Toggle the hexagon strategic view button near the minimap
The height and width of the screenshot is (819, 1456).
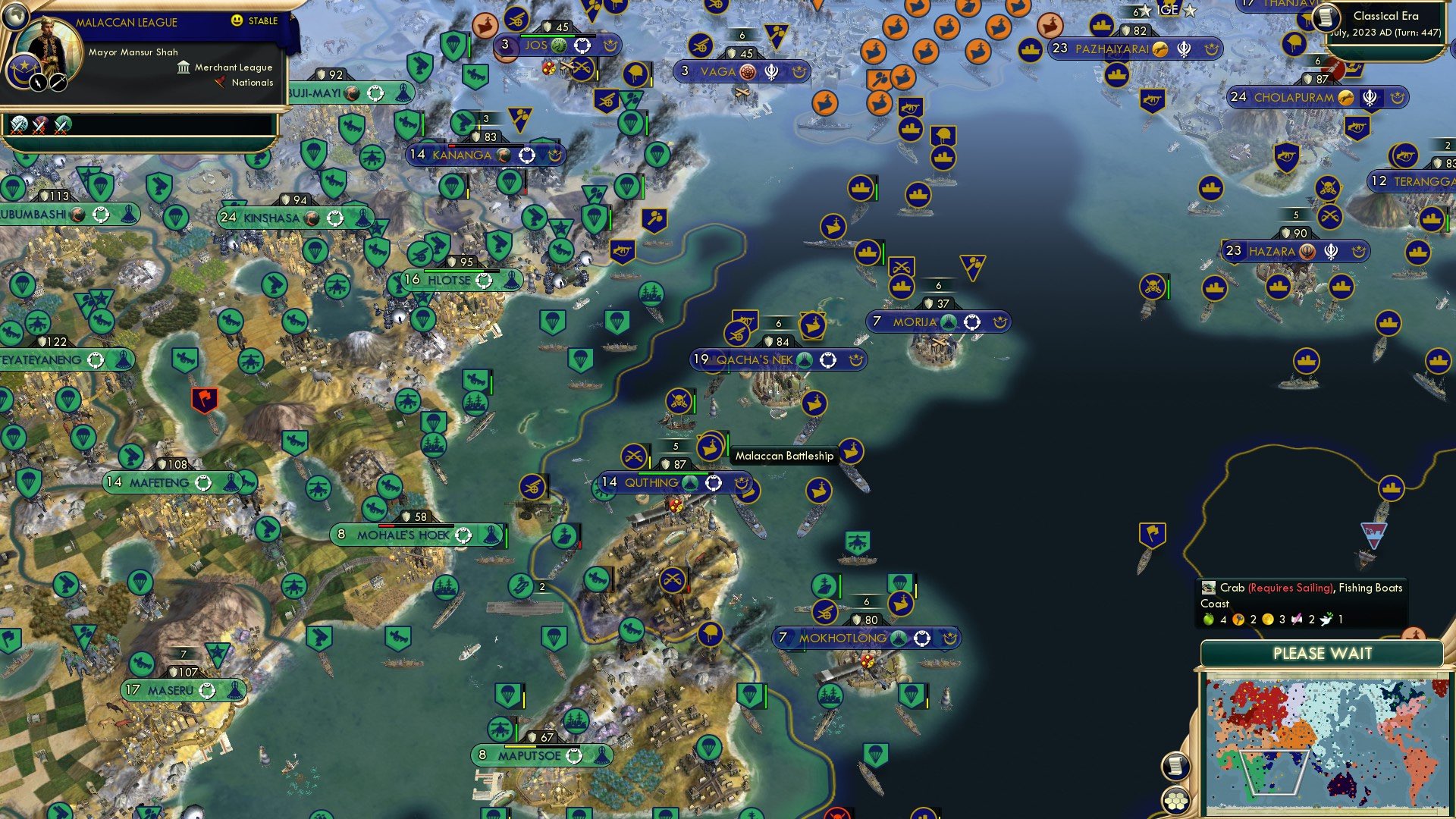click(x=1175, y=802)
